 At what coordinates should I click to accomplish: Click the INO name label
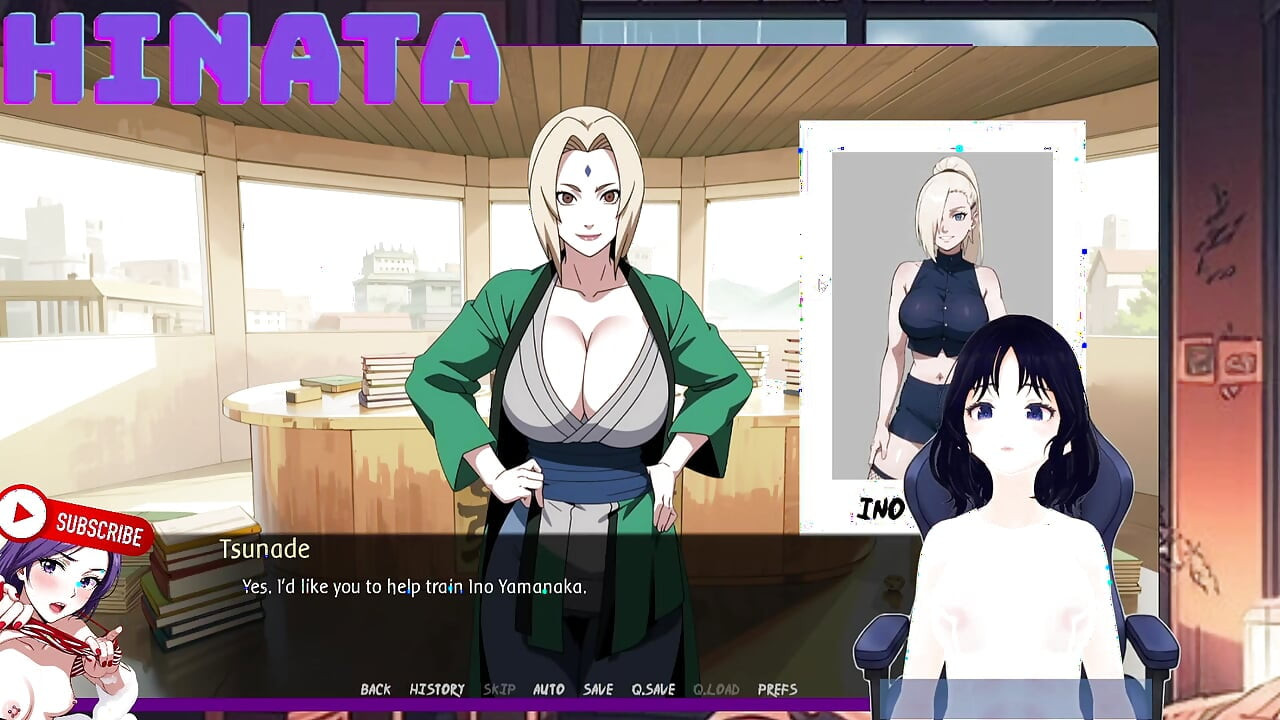pyautogui.click(x=882, y=507)
